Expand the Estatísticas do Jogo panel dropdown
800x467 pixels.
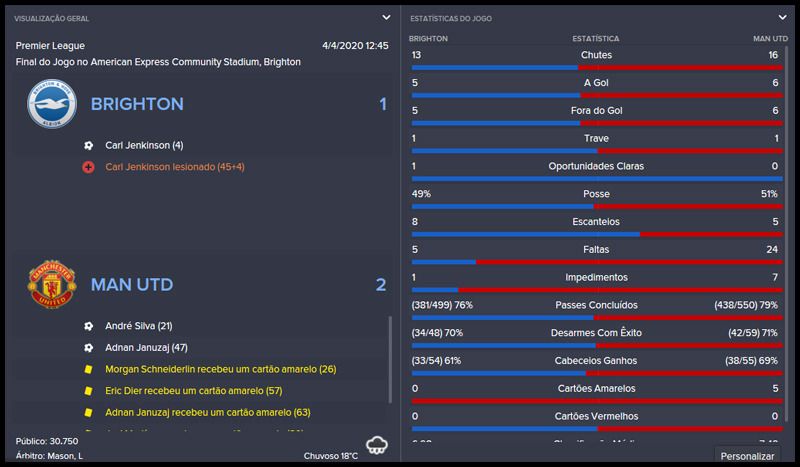[x=782, y=17]
